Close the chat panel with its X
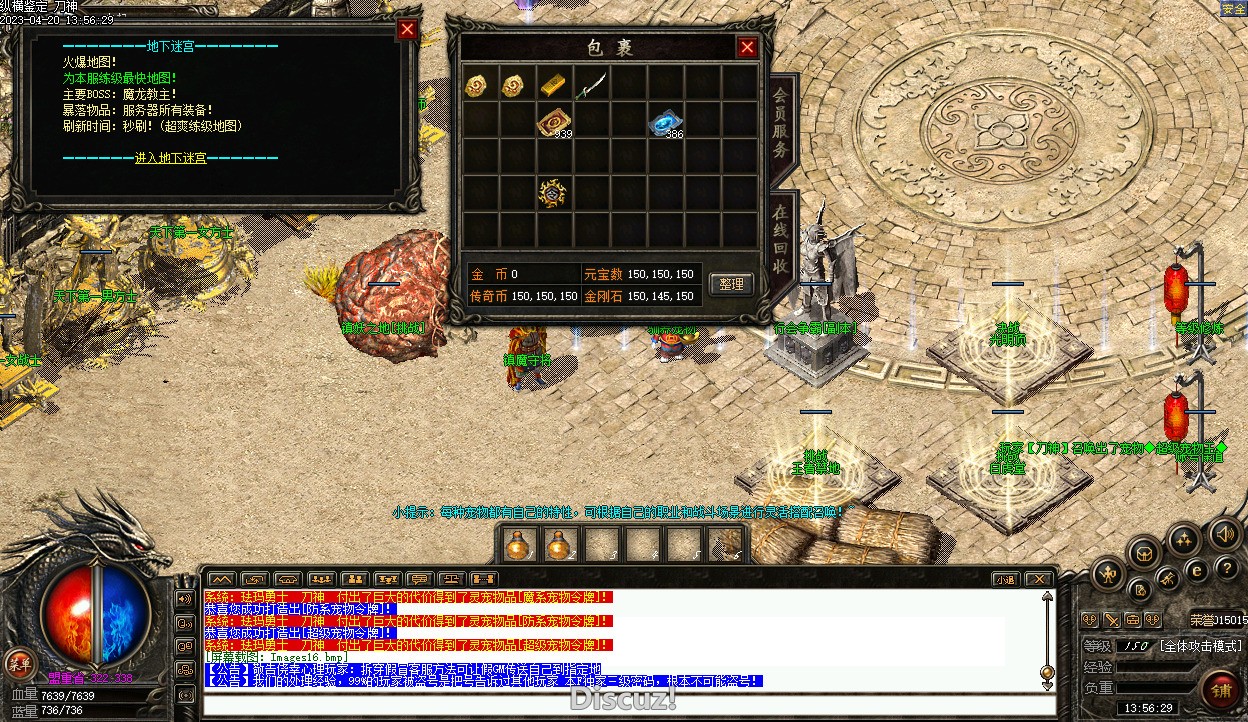Image resolution: width=1248 pixels, height=722 pixels. [x=1040, y=579]
